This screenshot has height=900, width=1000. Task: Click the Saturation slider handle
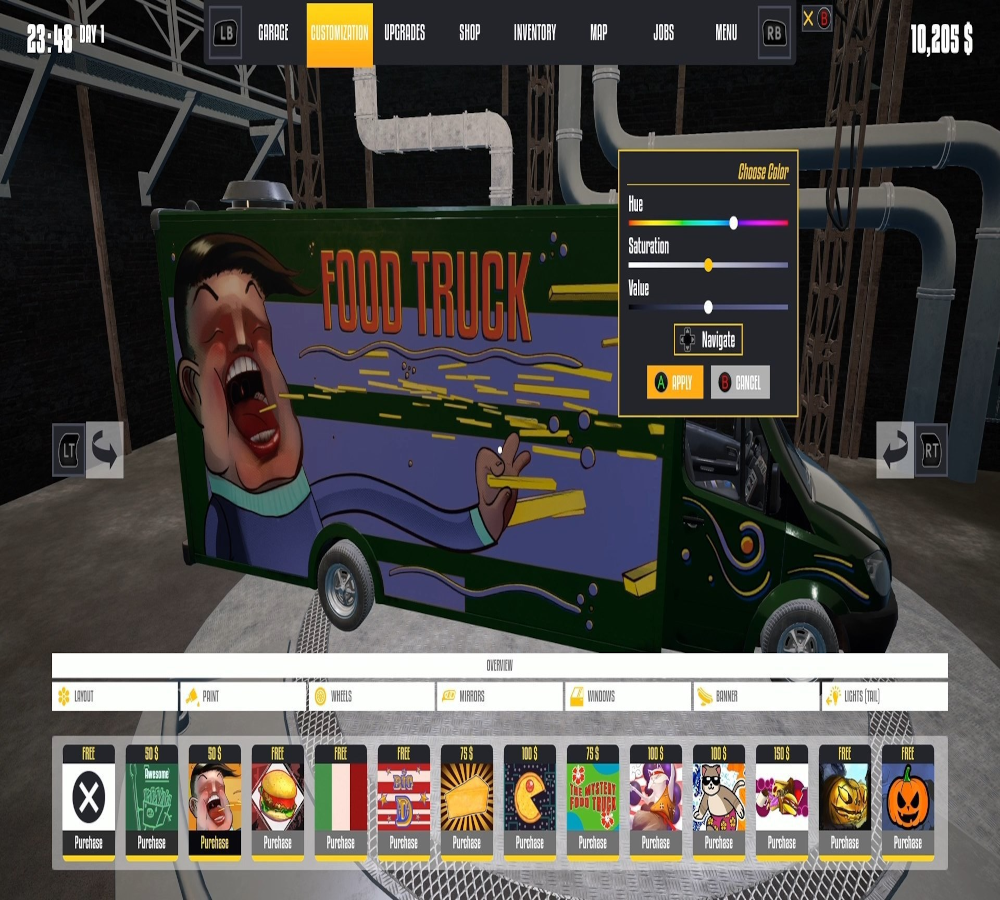click(708, 265)
